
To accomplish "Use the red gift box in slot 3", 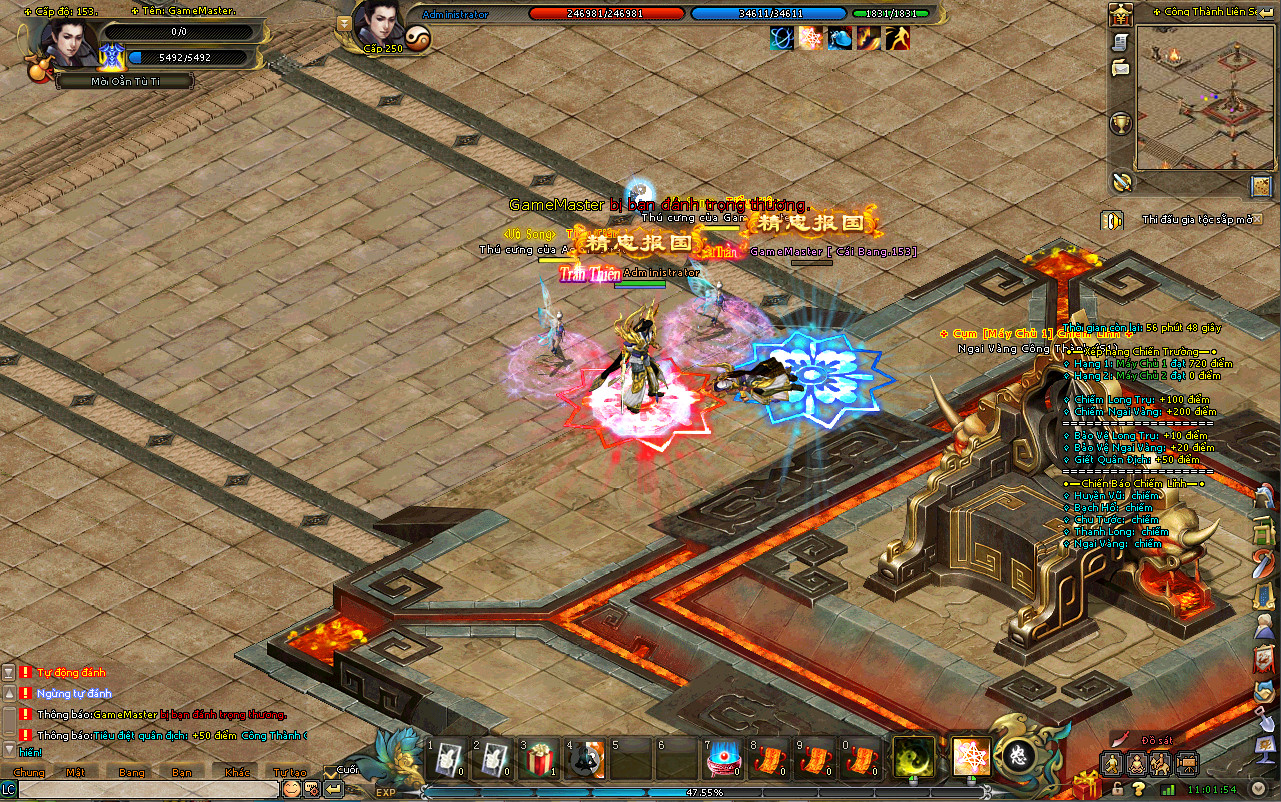I will [542, 759].
